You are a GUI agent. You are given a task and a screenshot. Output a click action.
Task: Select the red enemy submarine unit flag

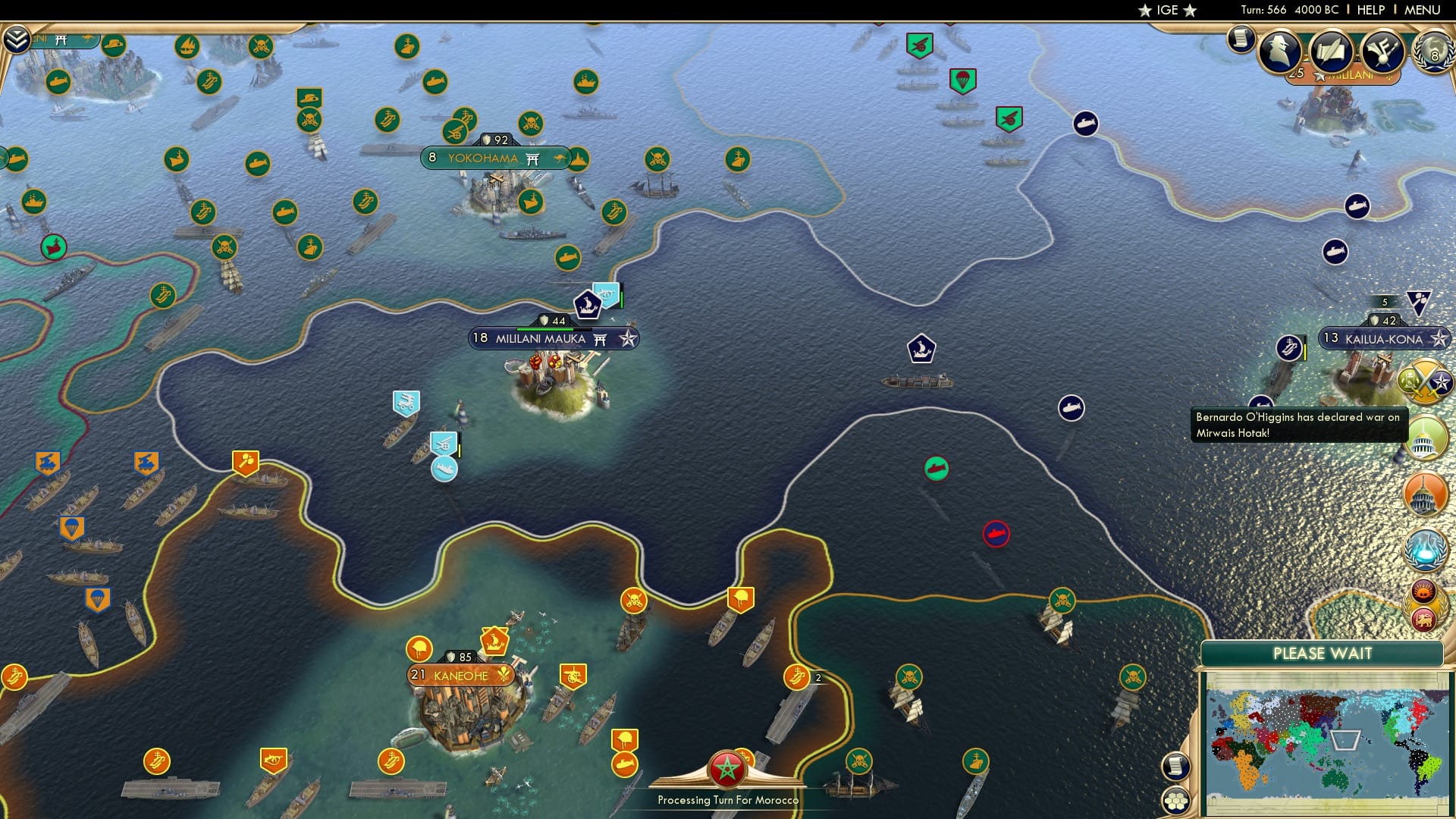(997, 533)
